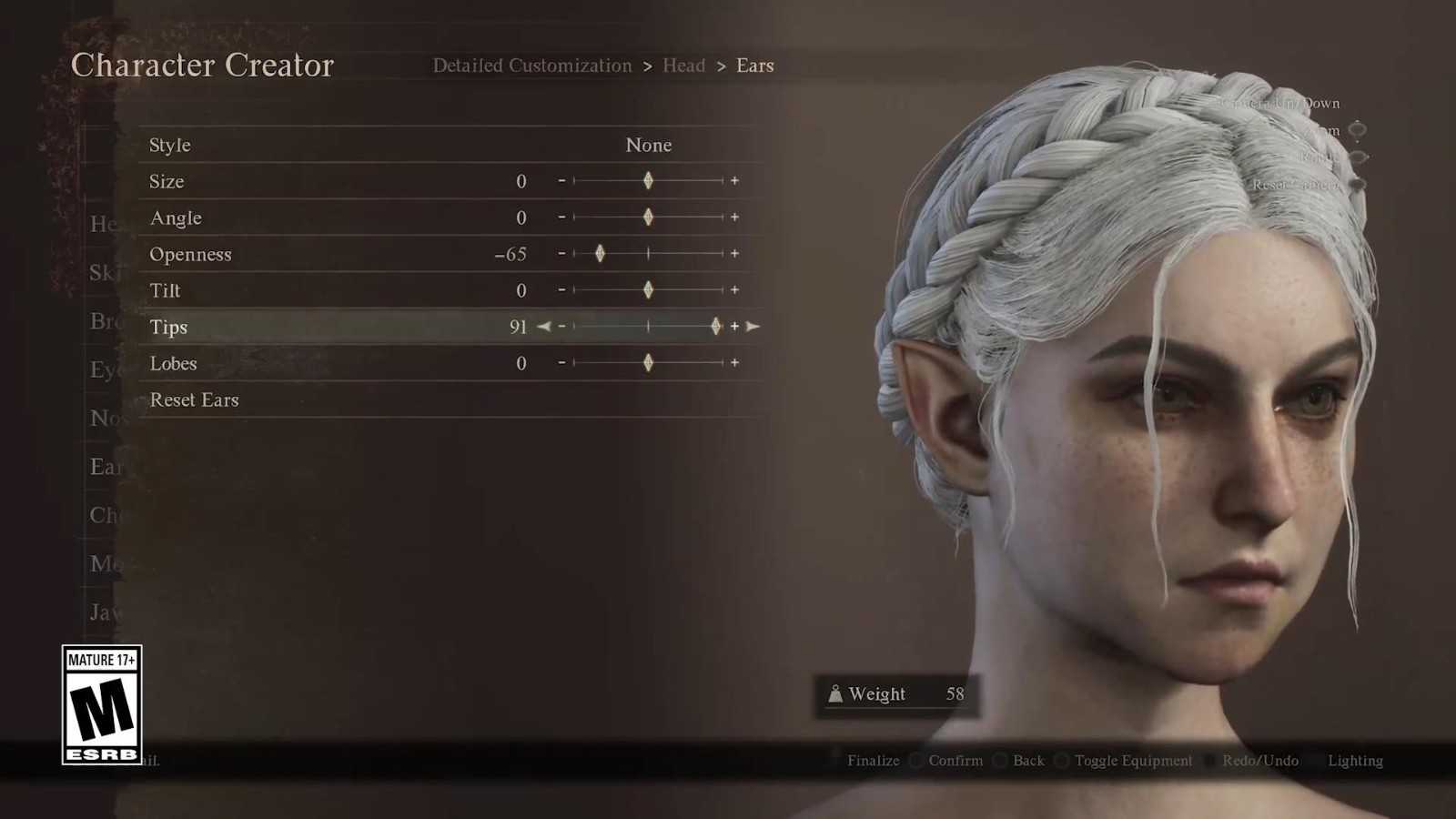The width and height of the screenshot is (1456, 819).
Task: Increase ear Size with the plus button
Action: point(734,181)
